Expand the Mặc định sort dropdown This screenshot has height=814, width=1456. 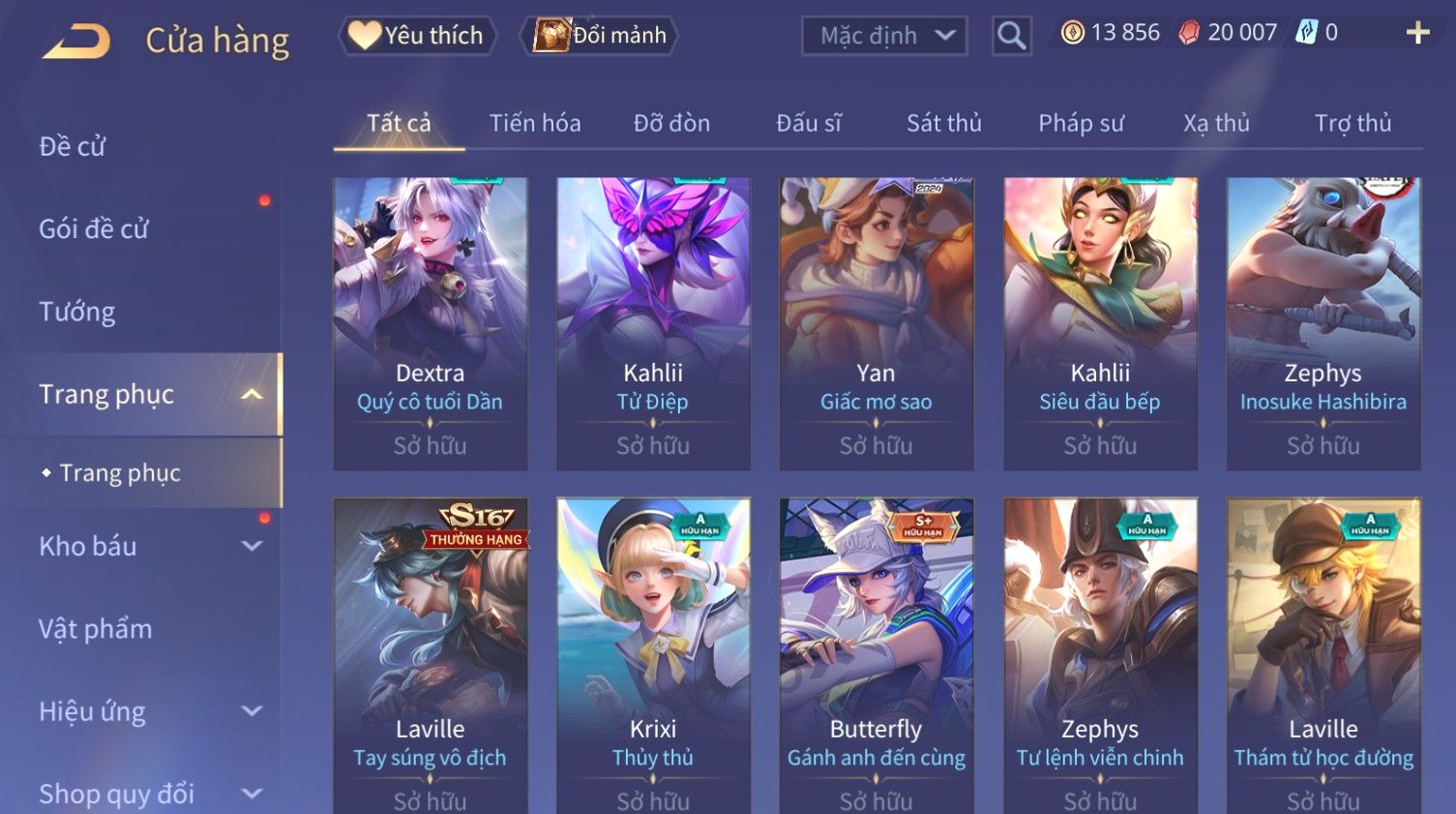884,36
